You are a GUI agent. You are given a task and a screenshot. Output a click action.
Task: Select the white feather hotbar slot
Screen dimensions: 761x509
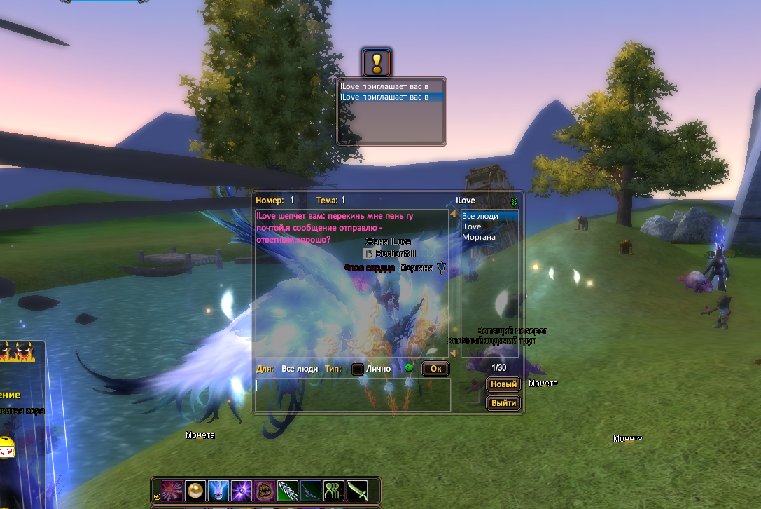[287, 491]
